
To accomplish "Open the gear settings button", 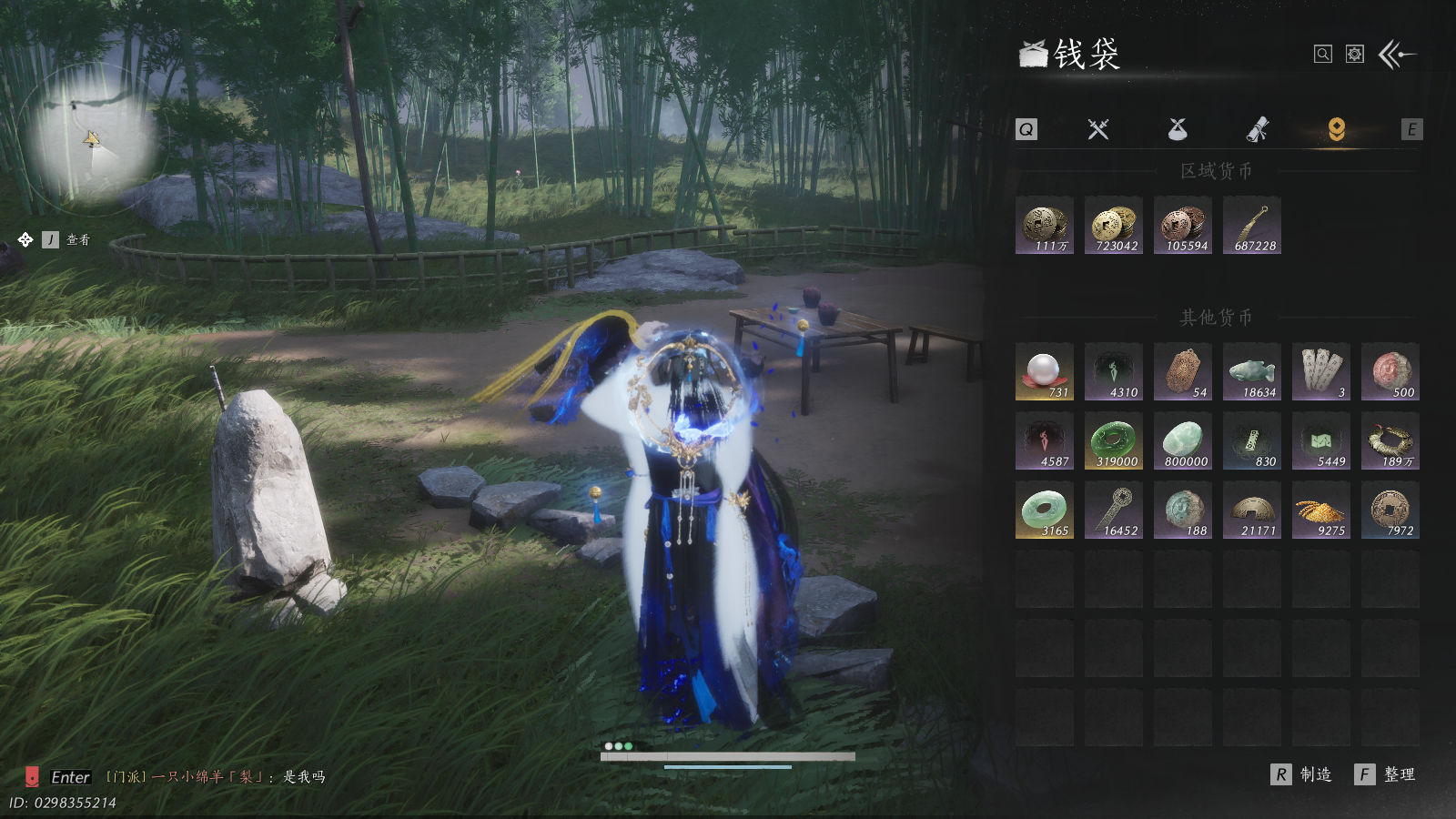I will (1355, 55).
